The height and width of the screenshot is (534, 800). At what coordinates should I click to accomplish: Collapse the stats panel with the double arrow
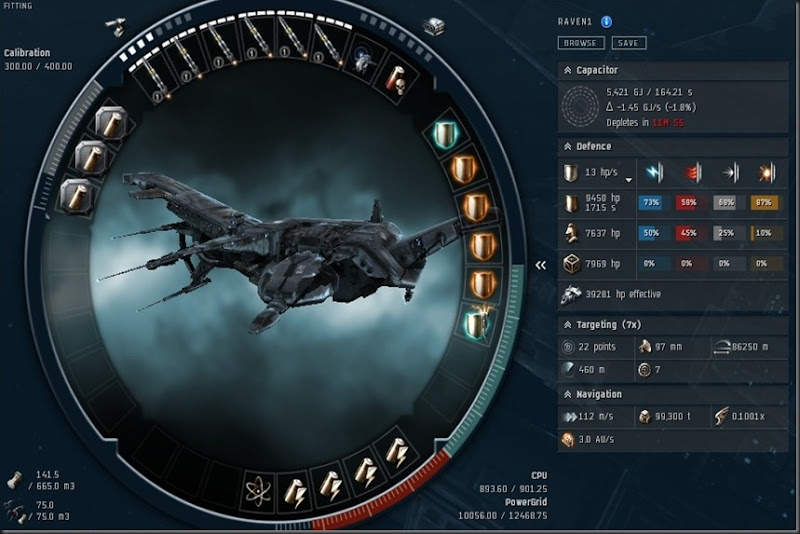pyautogui.click(x=541, y=265)
